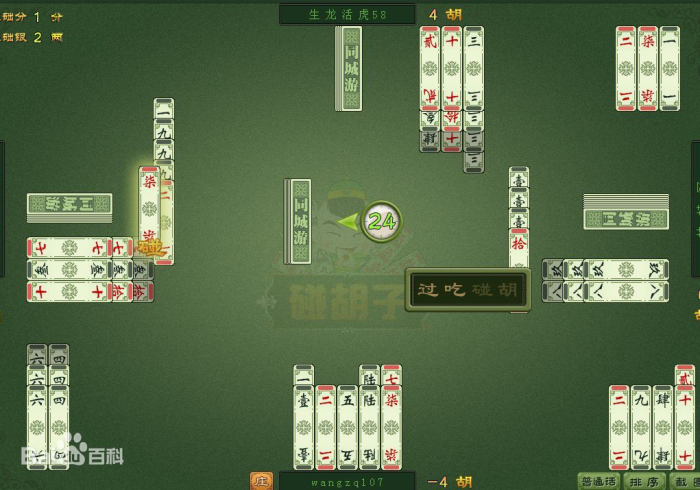700x490 pixels.
Task: Select the red 二 tile beside the 五 tile
Action: pyautogui.click(x=325, y=425)
